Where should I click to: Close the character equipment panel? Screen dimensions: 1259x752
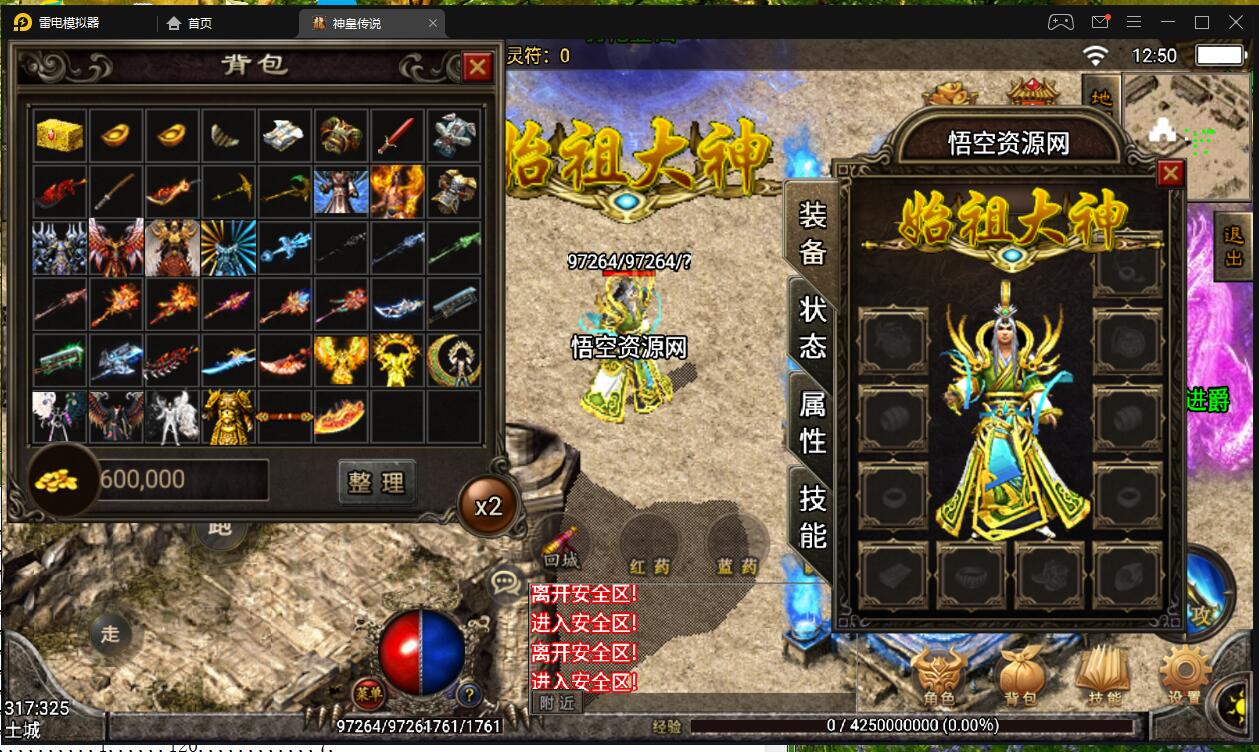coord(1169,174)
